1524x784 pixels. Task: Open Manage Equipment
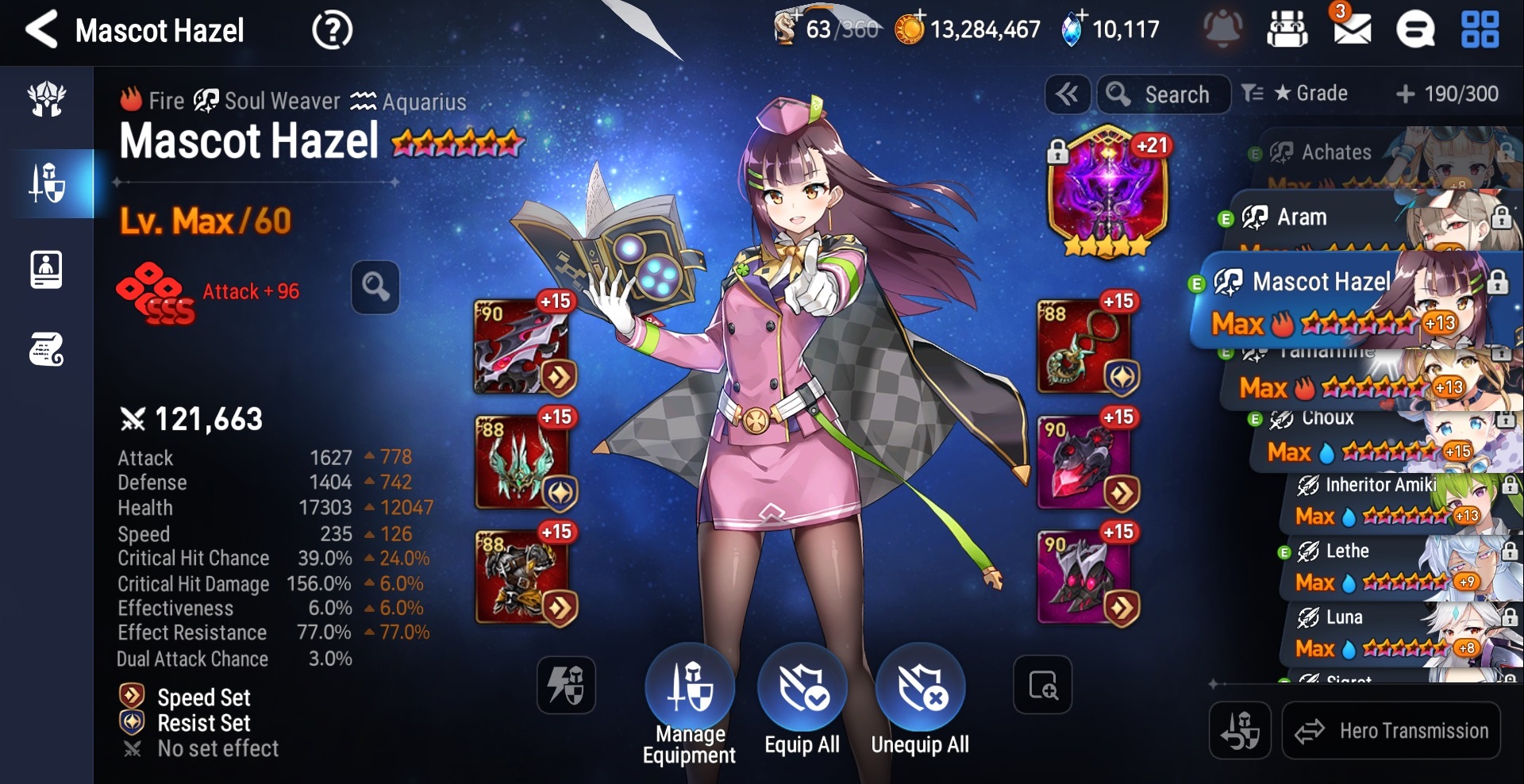[x=689, y=702]
